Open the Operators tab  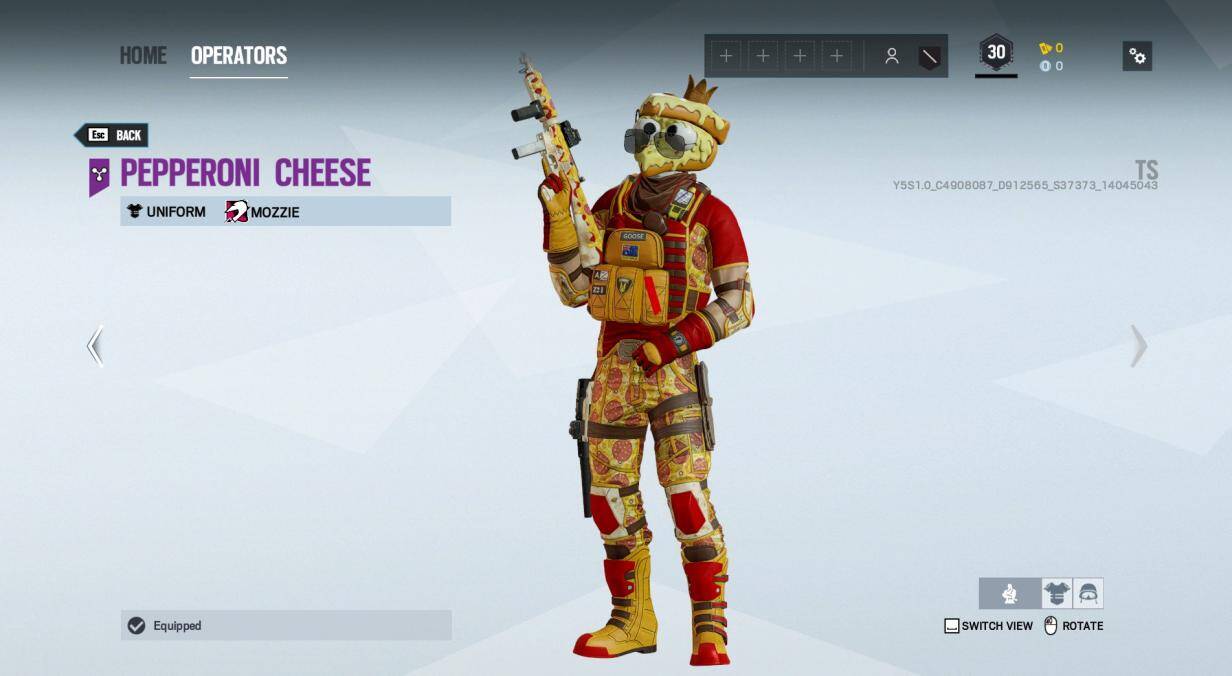pyautogui.click(x=239, y=56)
